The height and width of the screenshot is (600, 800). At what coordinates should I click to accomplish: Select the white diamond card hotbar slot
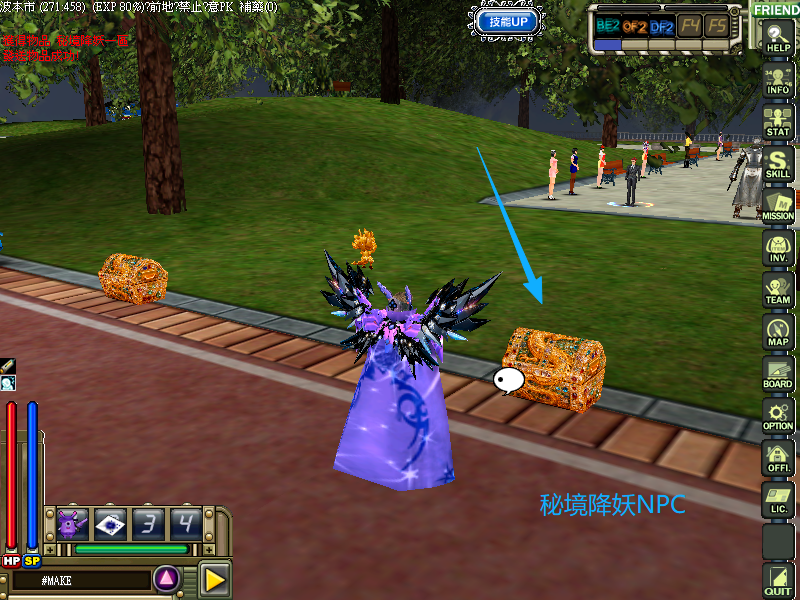(110, 524)
